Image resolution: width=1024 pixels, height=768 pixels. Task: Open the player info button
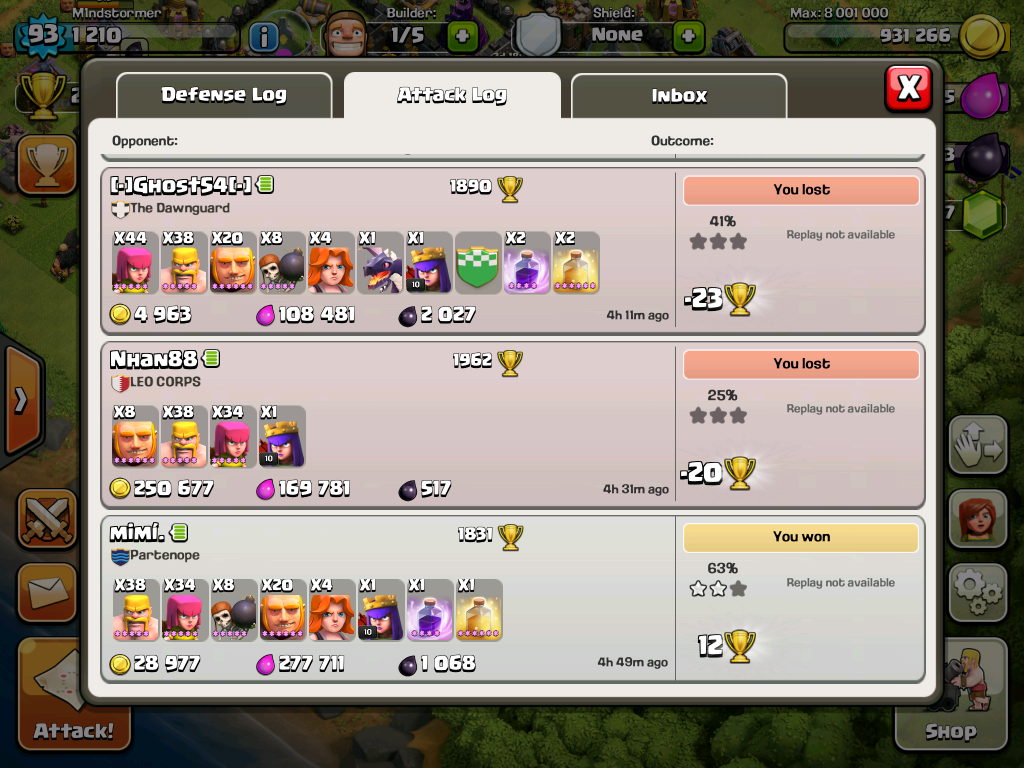[x=263, y=37]
